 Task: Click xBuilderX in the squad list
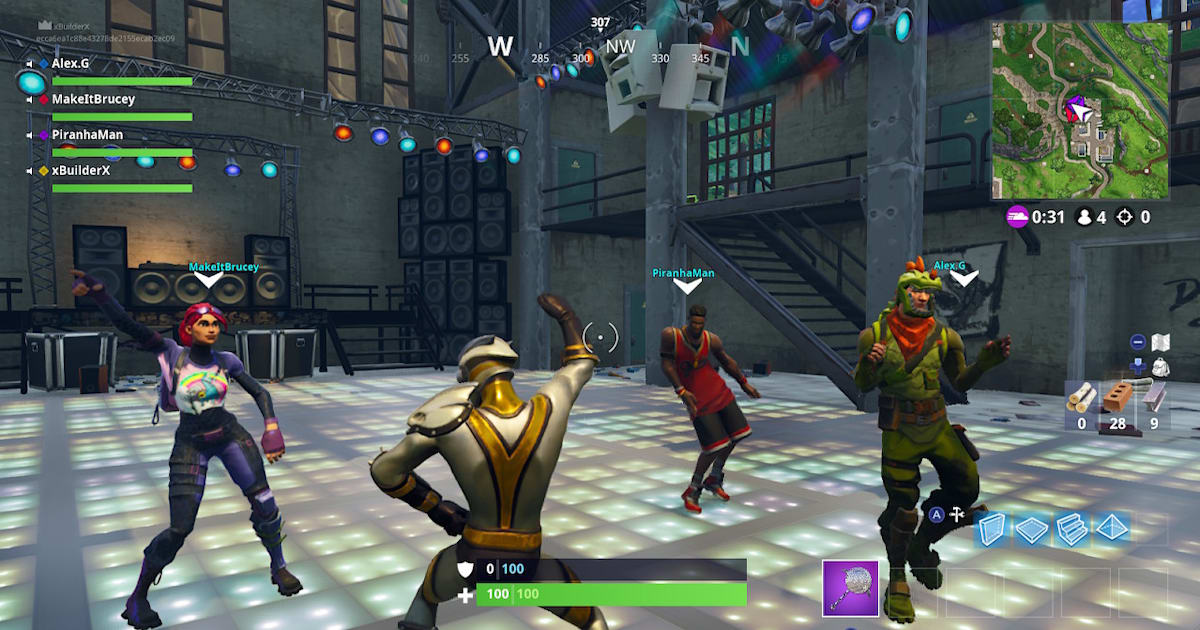[81, 170]
